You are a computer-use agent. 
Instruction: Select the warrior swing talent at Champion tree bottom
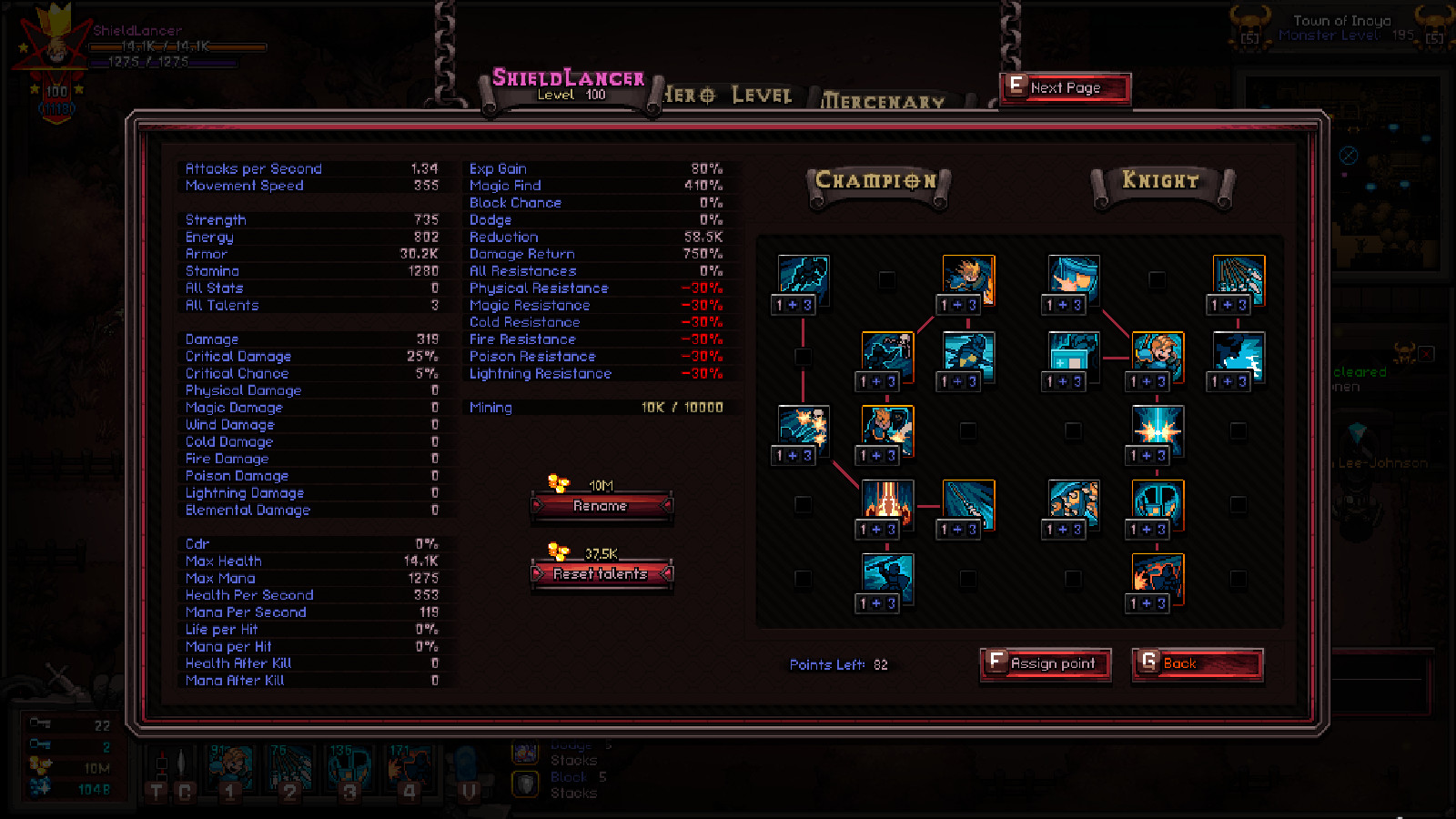[x=877, y=580]
